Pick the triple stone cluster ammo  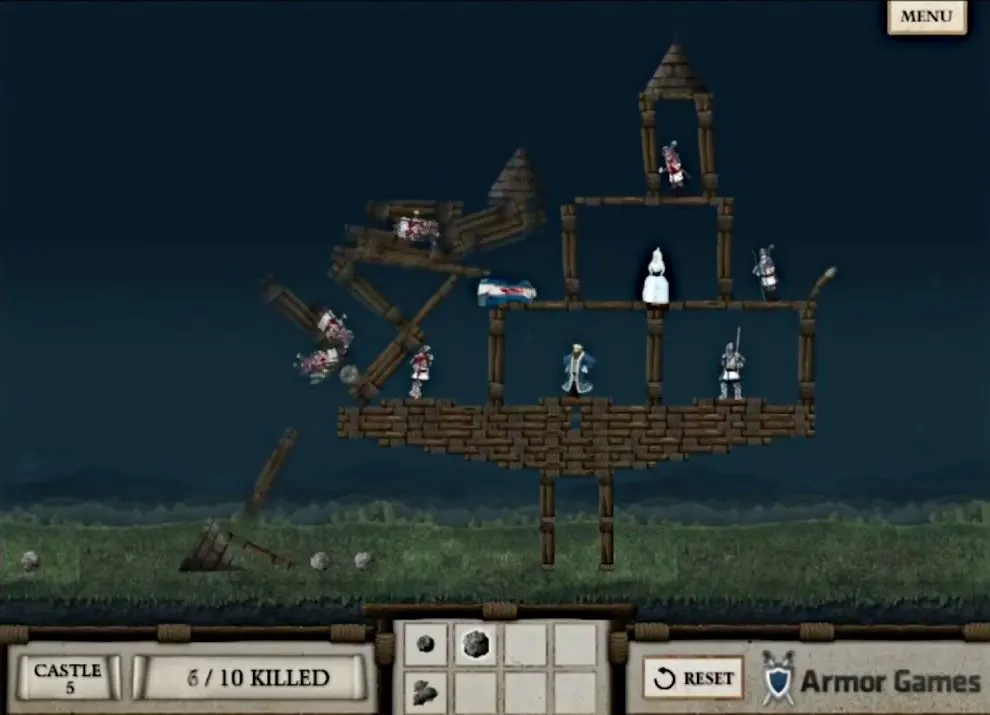coord(426,691)
